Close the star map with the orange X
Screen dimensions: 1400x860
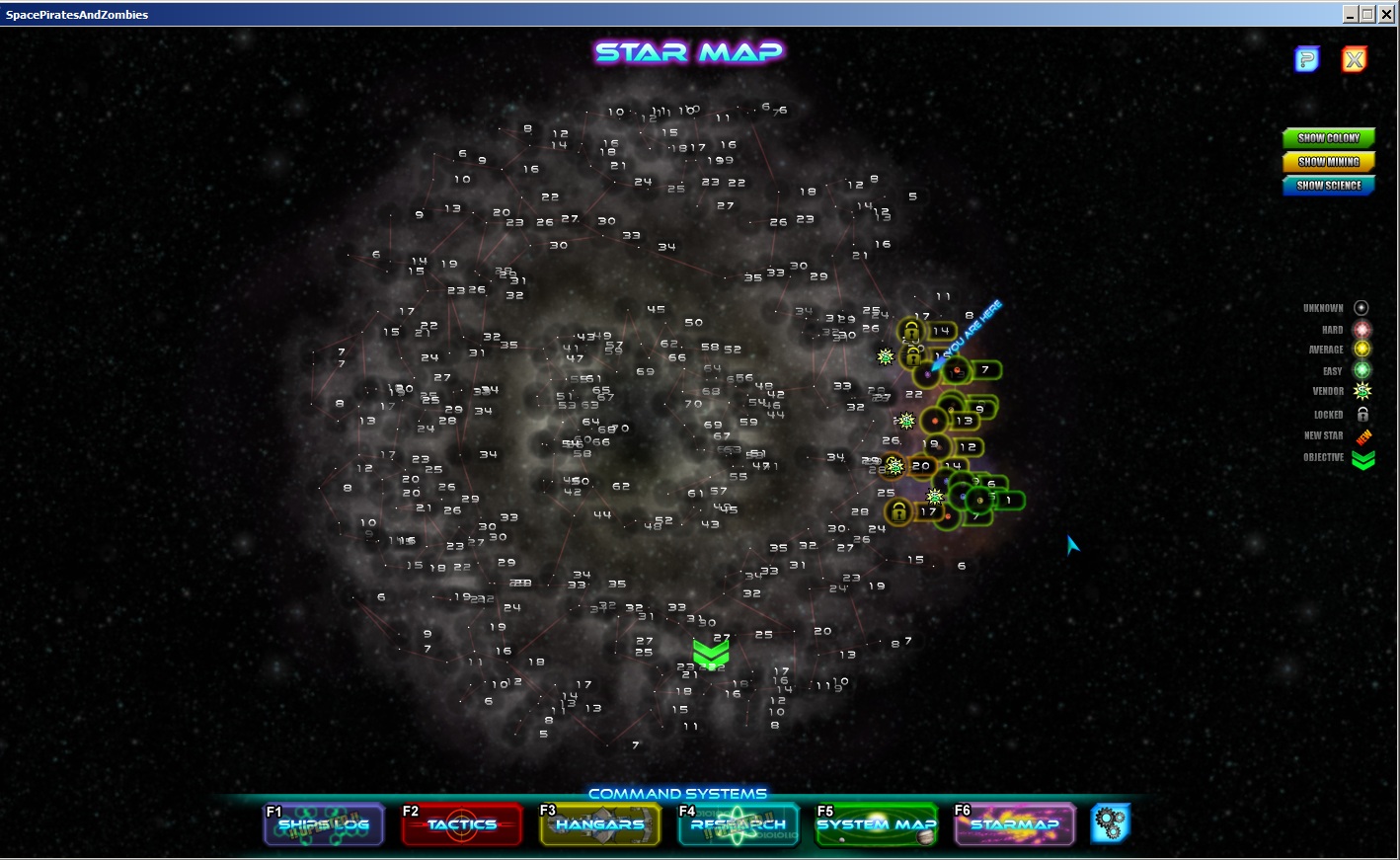point(1354,59)
